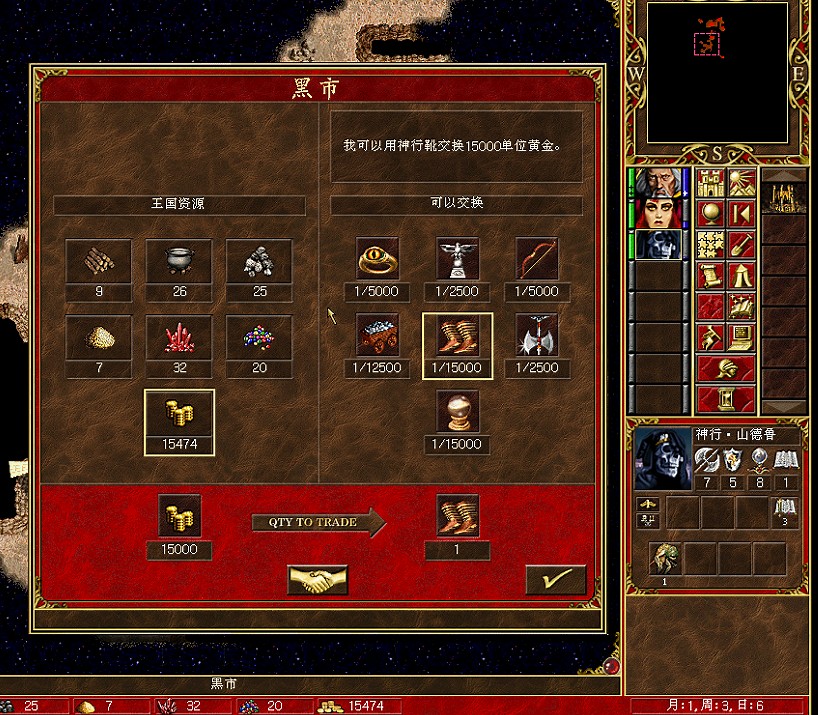Select the gold coins resource
The width and height of the screenshot is (818, 715).
coord(180,414)
